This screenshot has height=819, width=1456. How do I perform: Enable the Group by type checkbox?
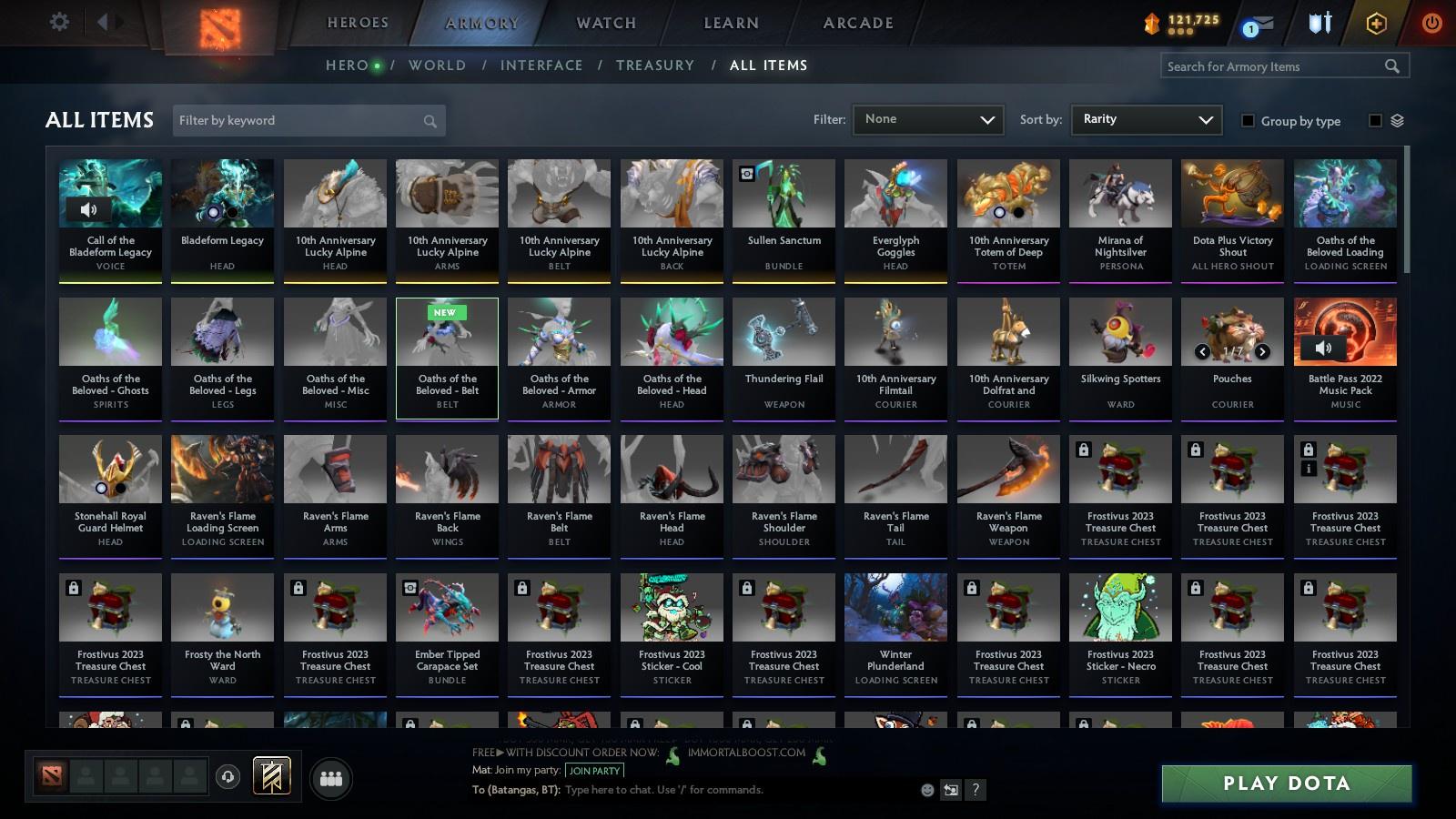(x=1249, y=120)
